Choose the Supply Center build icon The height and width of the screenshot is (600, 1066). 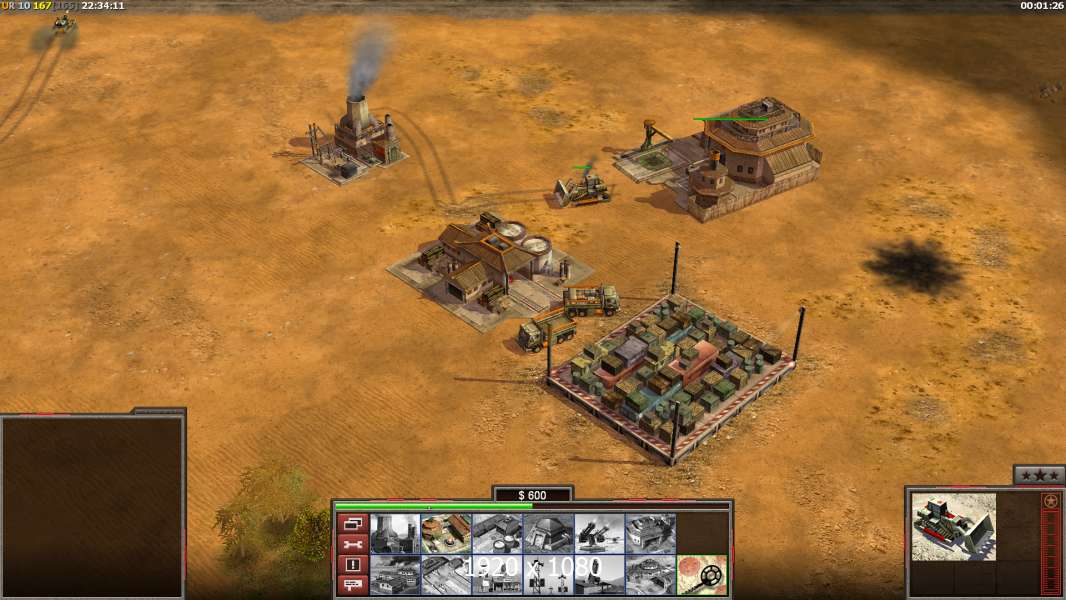click(497, 533)
